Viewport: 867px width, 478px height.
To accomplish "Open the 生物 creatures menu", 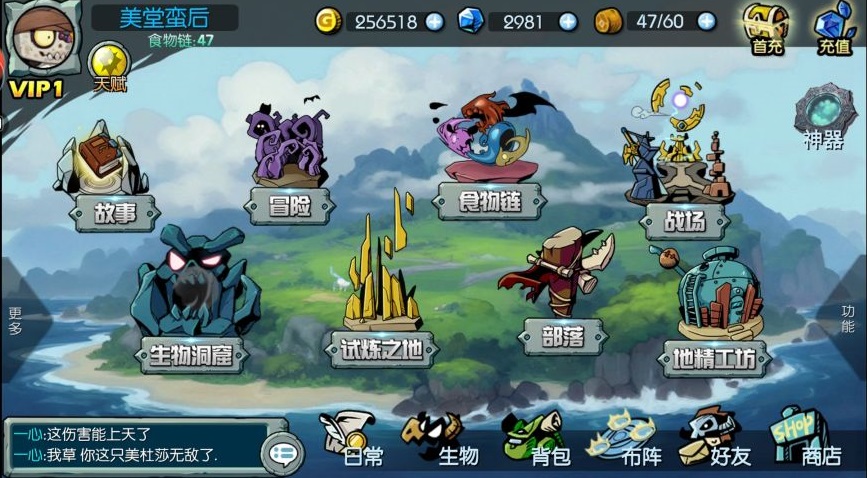I will (x=444, y=440).
